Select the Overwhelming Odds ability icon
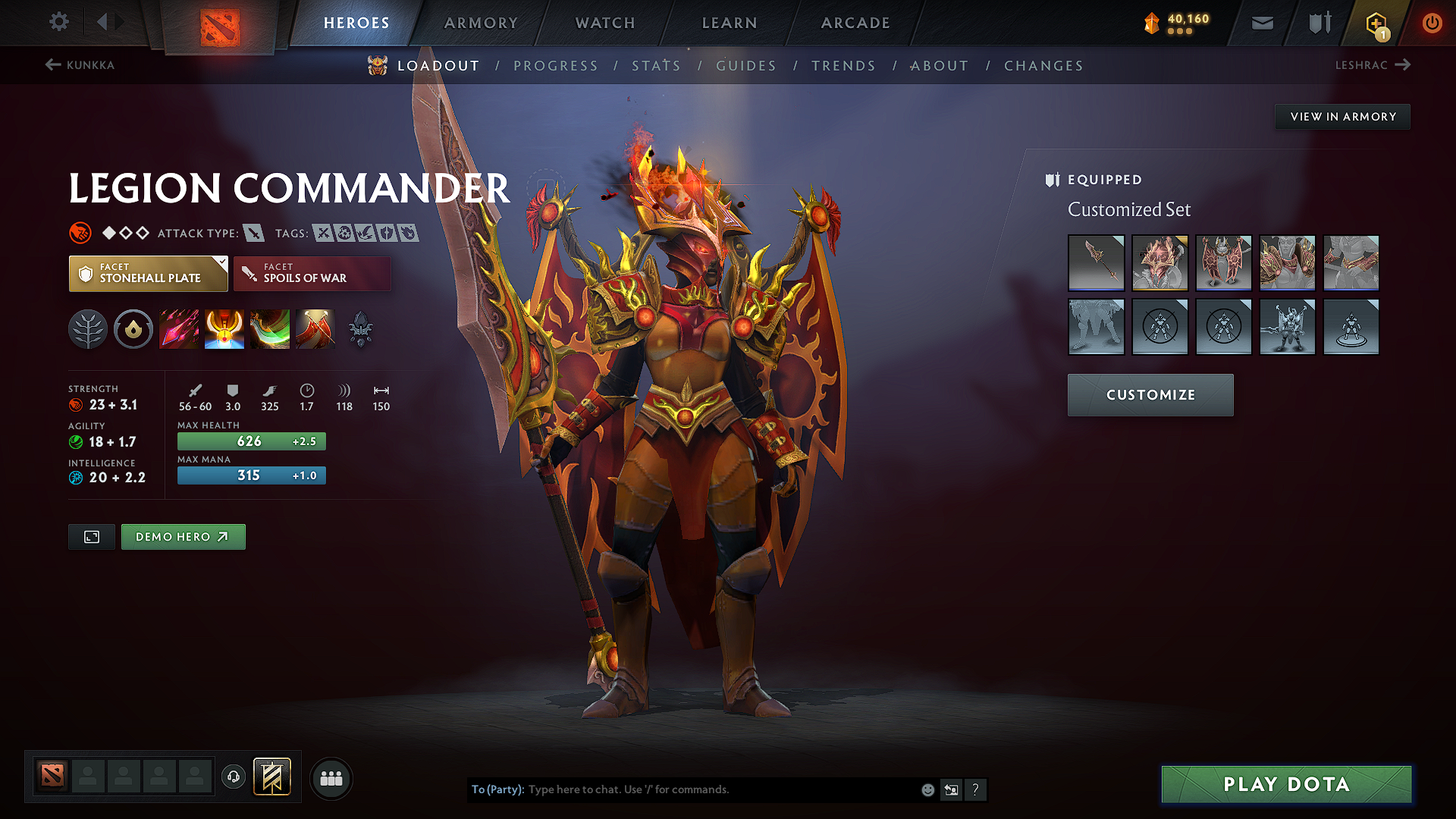Viewport: 1456px width, 819px height. point(179,328)
